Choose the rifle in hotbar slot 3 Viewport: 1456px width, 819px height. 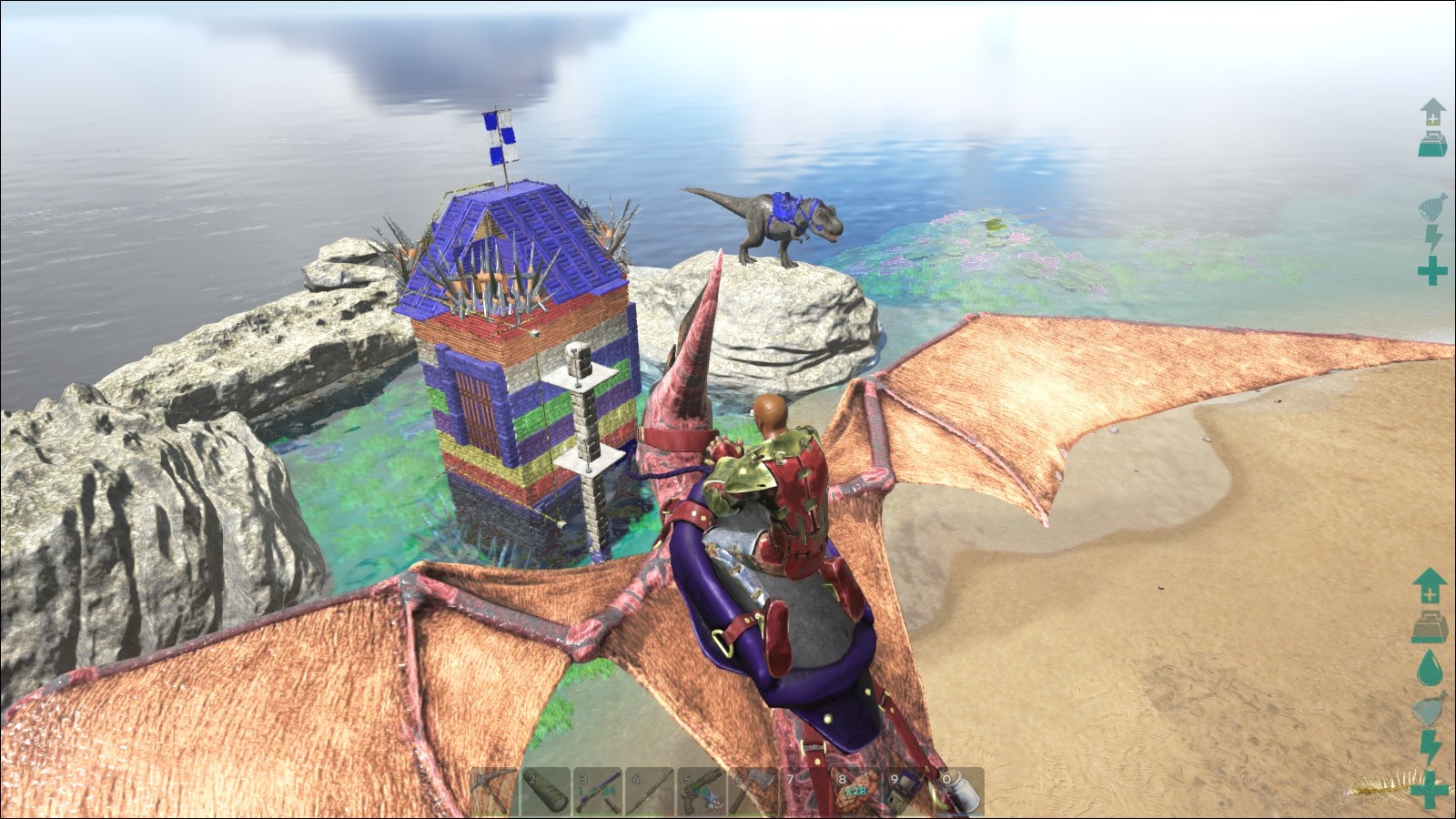[x=598, y=792]
